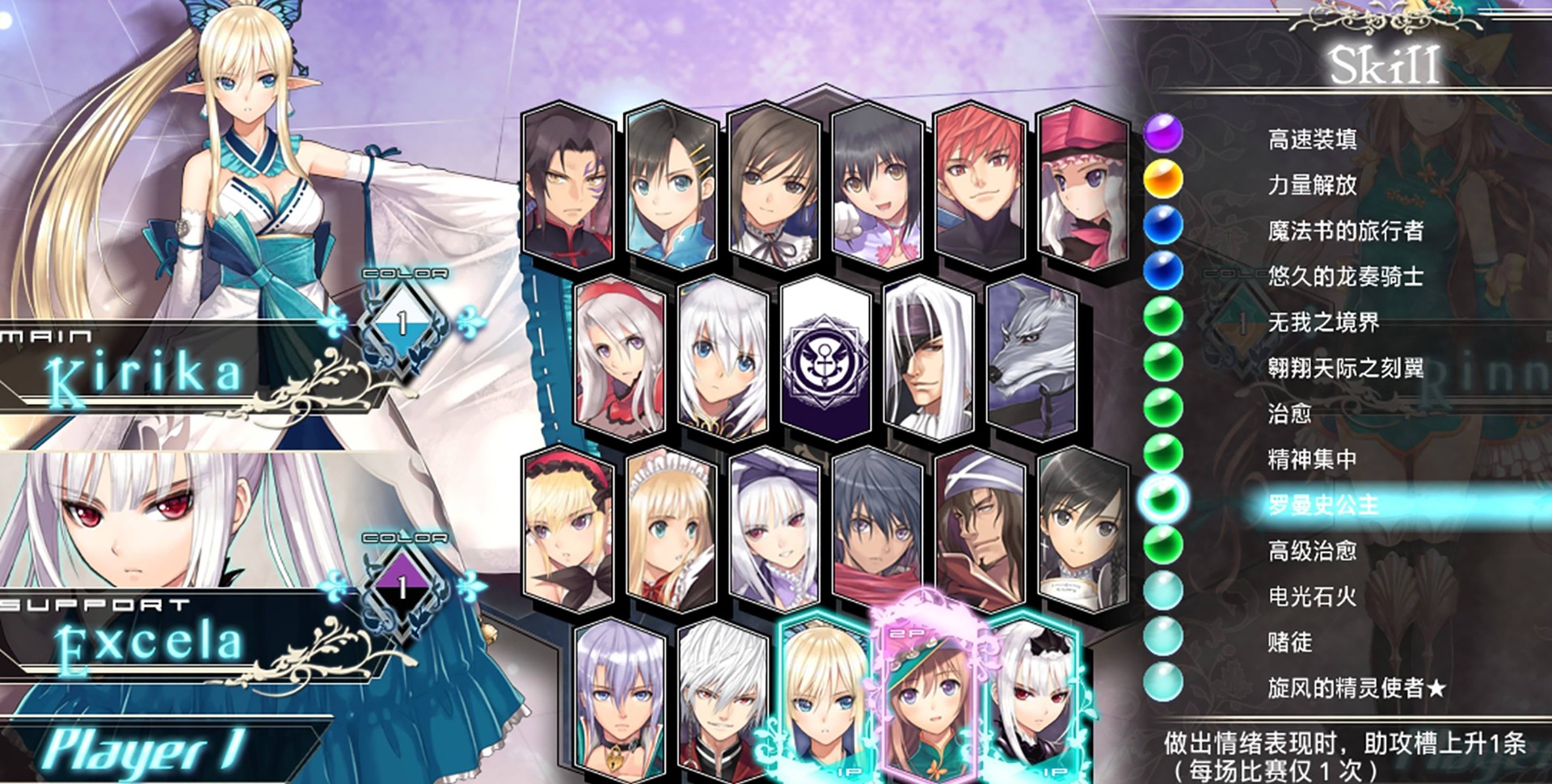This screenshot has height=784, width=1552.
Task: Select the girl with pink cap portrait
Action: coord(1083,186)
